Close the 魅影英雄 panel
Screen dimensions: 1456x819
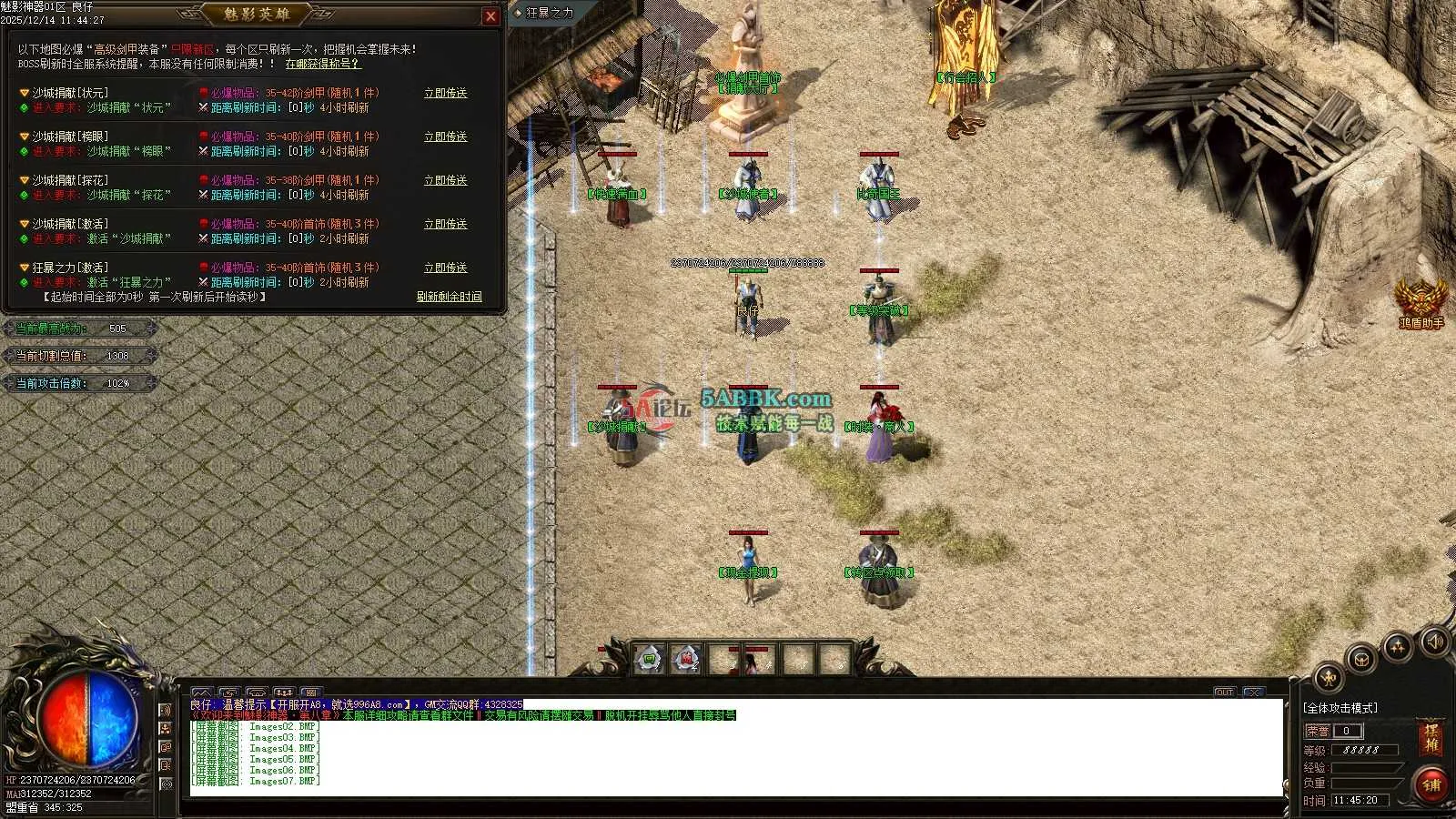click(490, 16)
